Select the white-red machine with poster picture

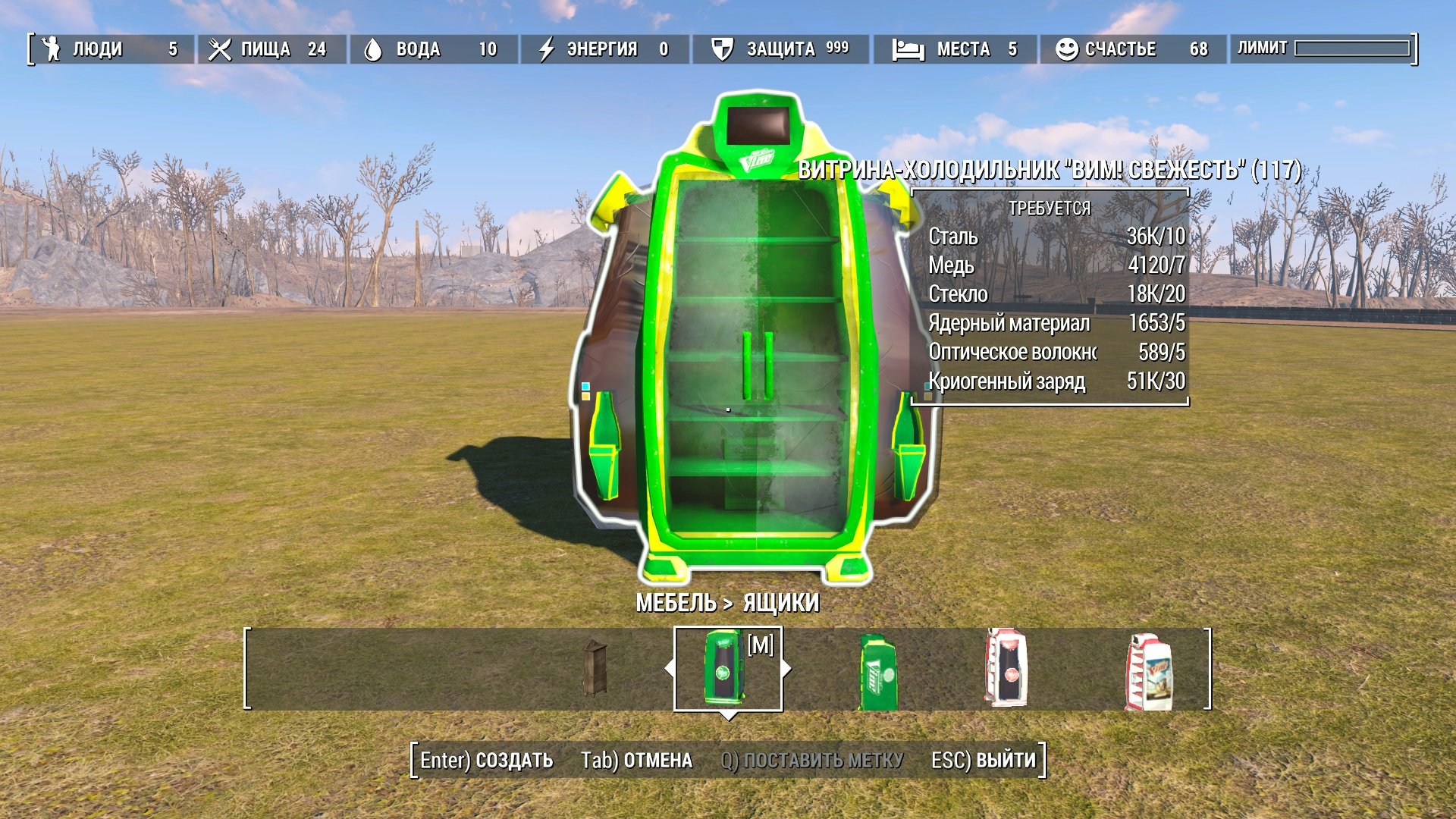(x=1149, y=672)
